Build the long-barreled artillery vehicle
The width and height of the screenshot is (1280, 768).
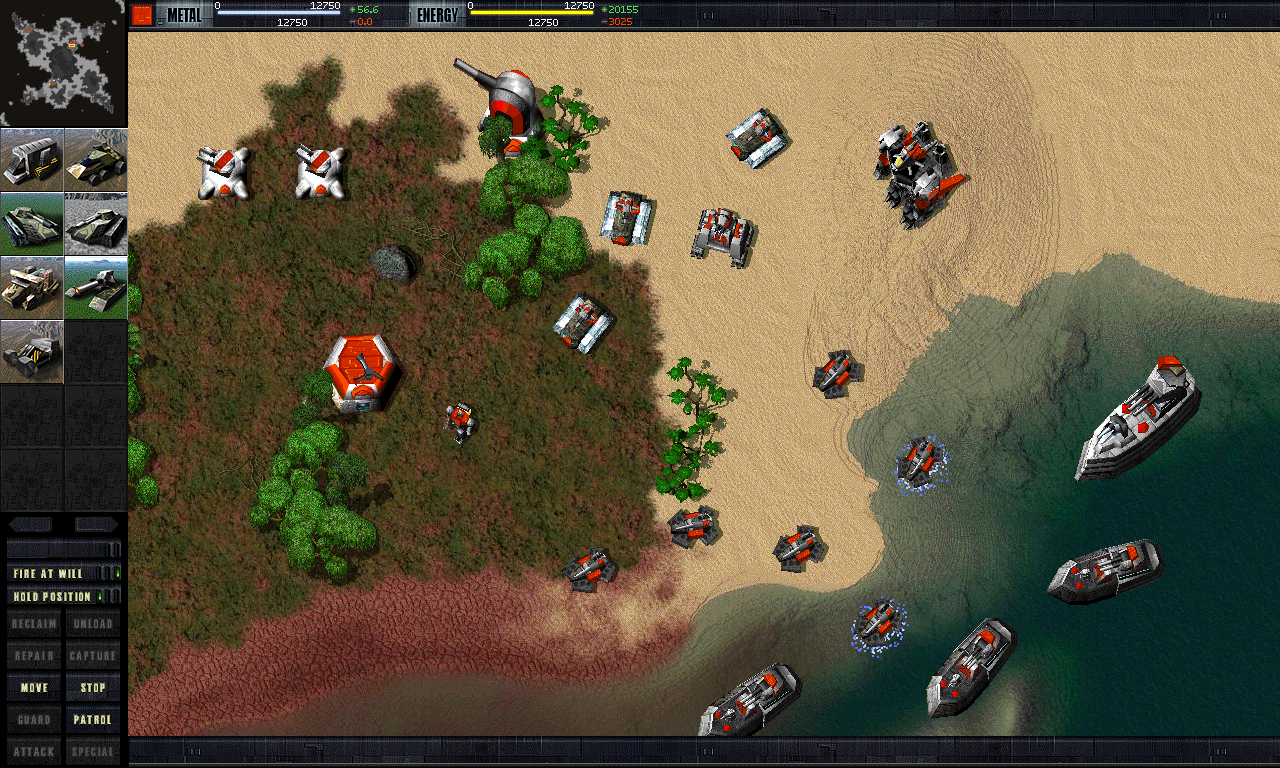[x=96, y=288]
